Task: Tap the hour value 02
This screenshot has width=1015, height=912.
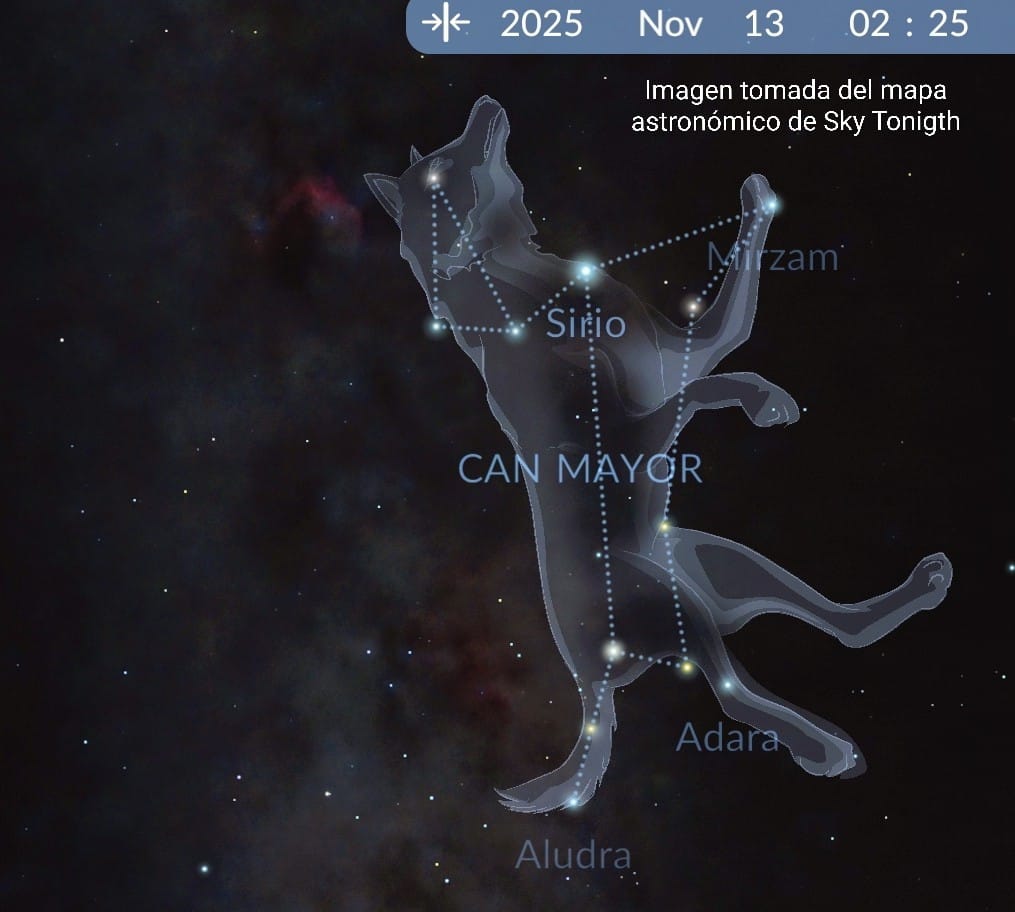Action: 869,24
